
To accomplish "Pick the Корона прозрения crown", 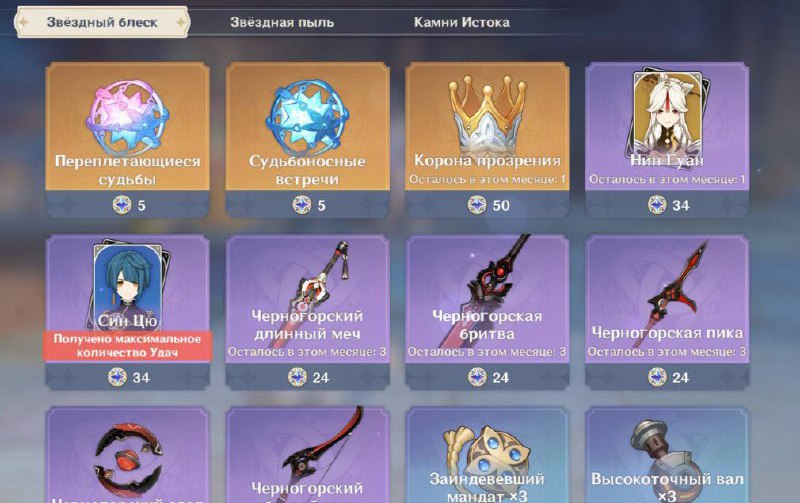I will tap(487, 130).
